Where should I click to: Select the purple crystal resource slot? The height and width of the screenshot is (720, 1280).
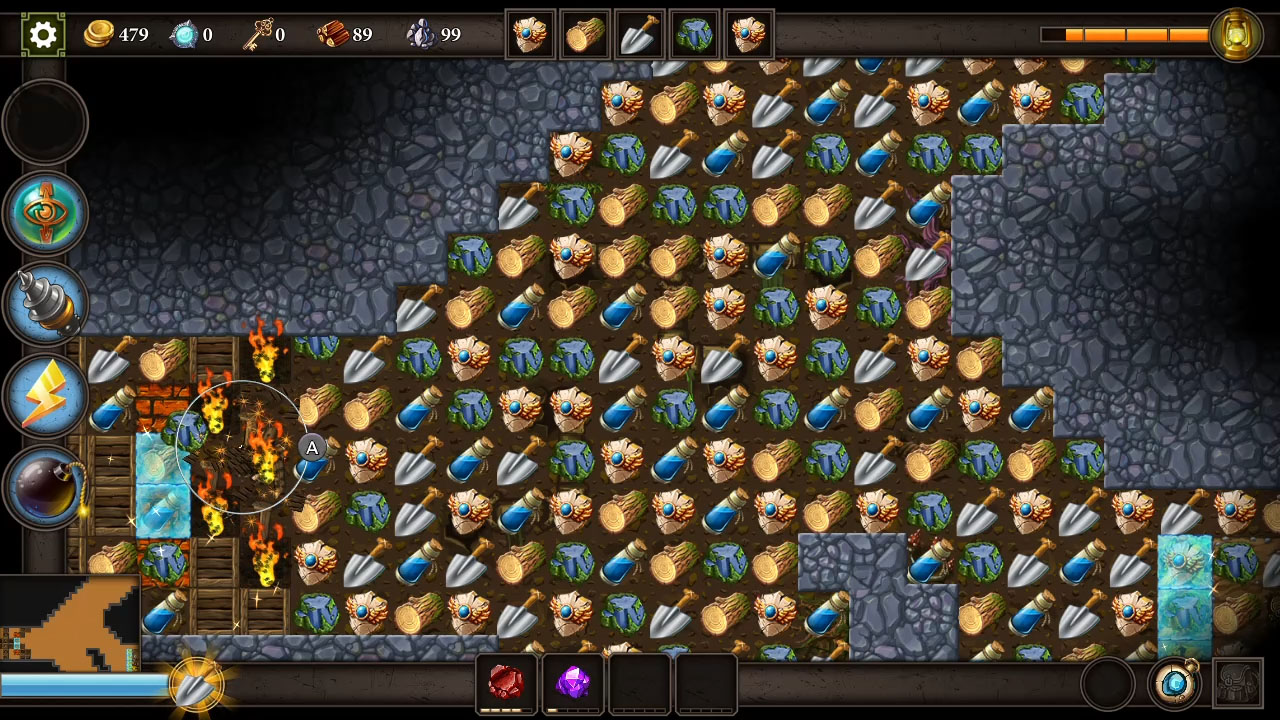click(573, 683)
